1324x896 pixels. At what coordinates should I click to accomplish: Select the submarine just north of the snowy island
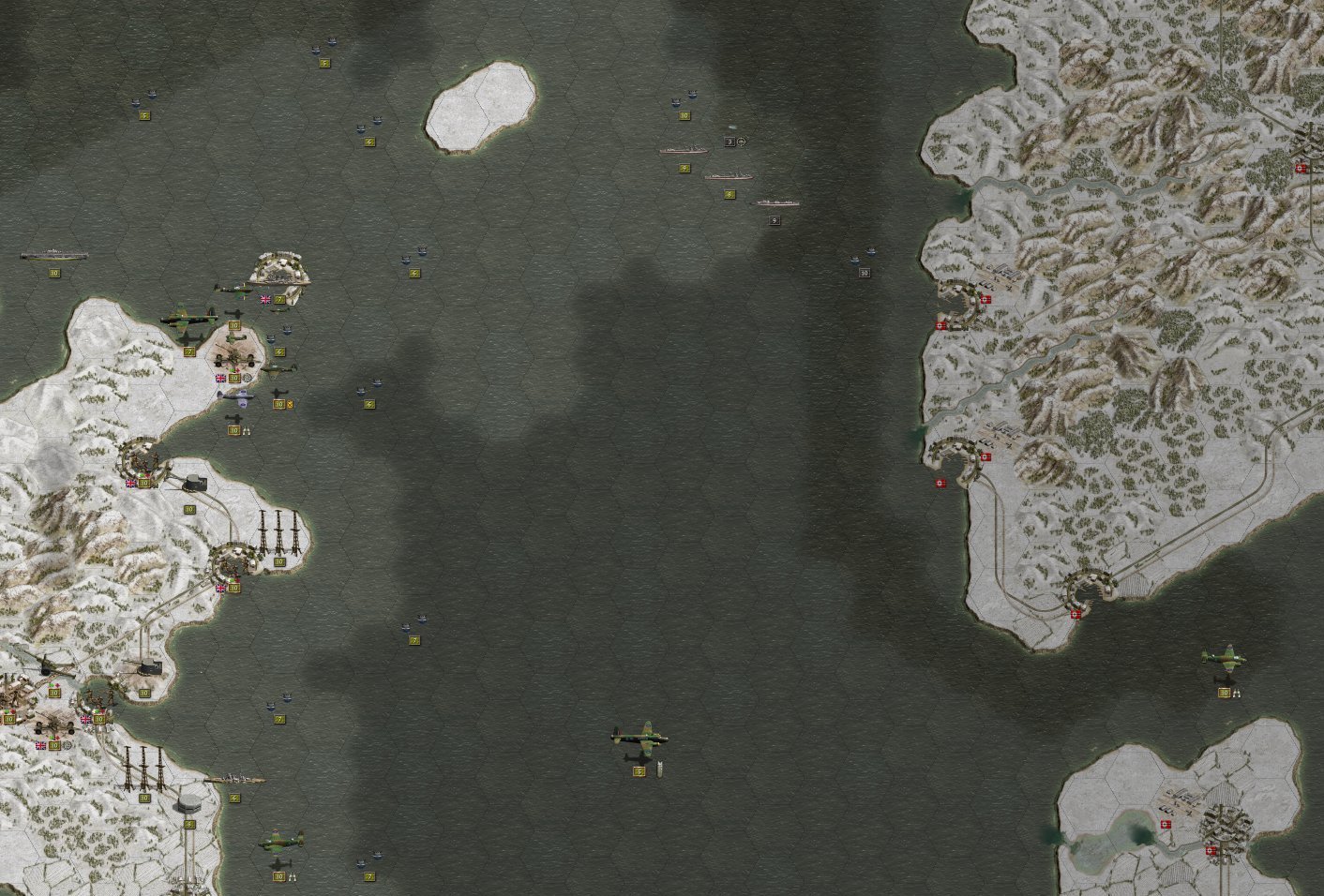click(323, 42)
